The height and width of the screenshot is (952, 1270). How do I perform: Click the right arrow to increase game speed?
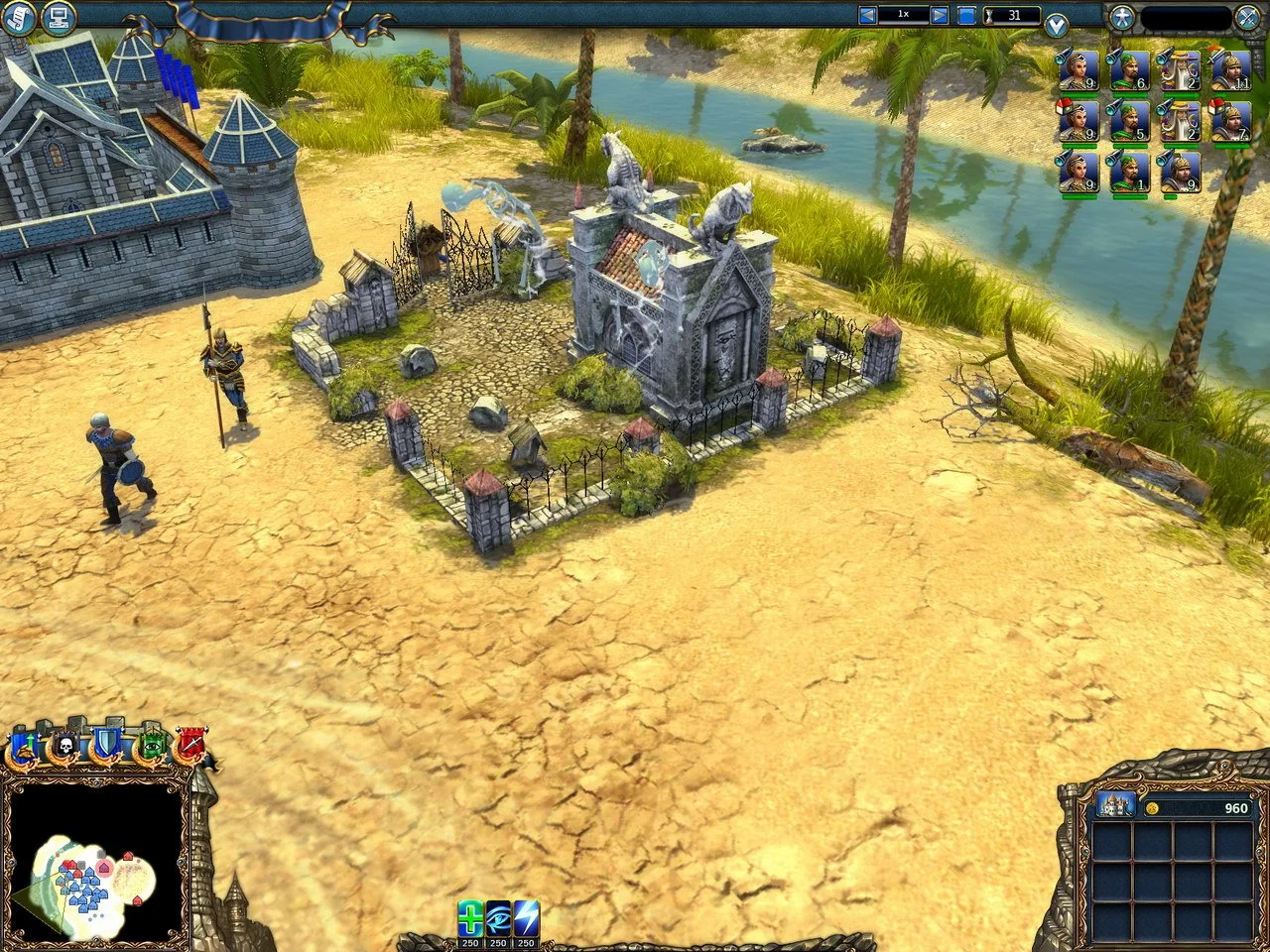click(x=937, y=13)
